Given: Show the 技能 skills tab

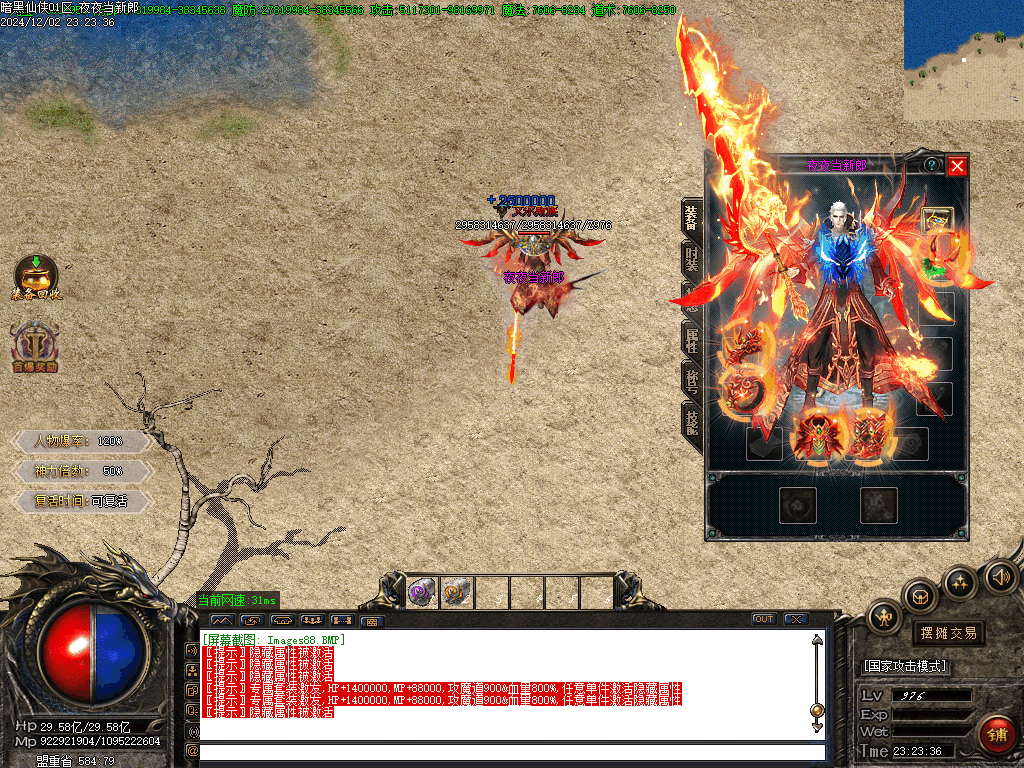Looking at the screenshot, I should (x=692, y=422).
